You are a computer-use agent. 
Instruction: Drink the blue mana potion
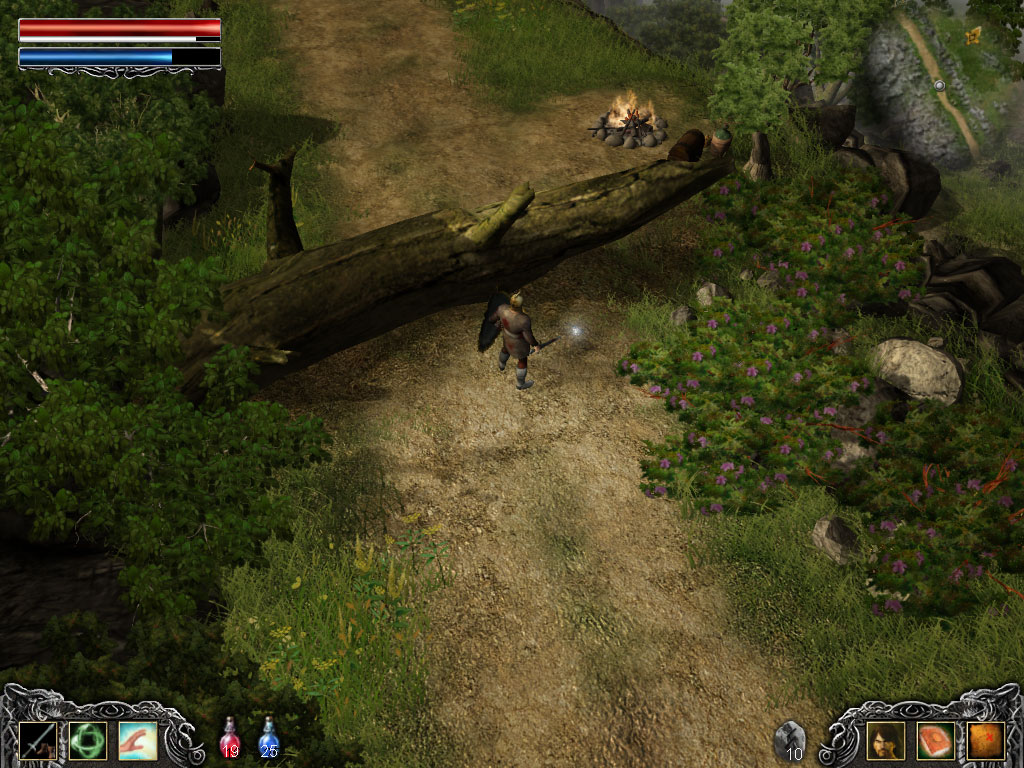268,737
